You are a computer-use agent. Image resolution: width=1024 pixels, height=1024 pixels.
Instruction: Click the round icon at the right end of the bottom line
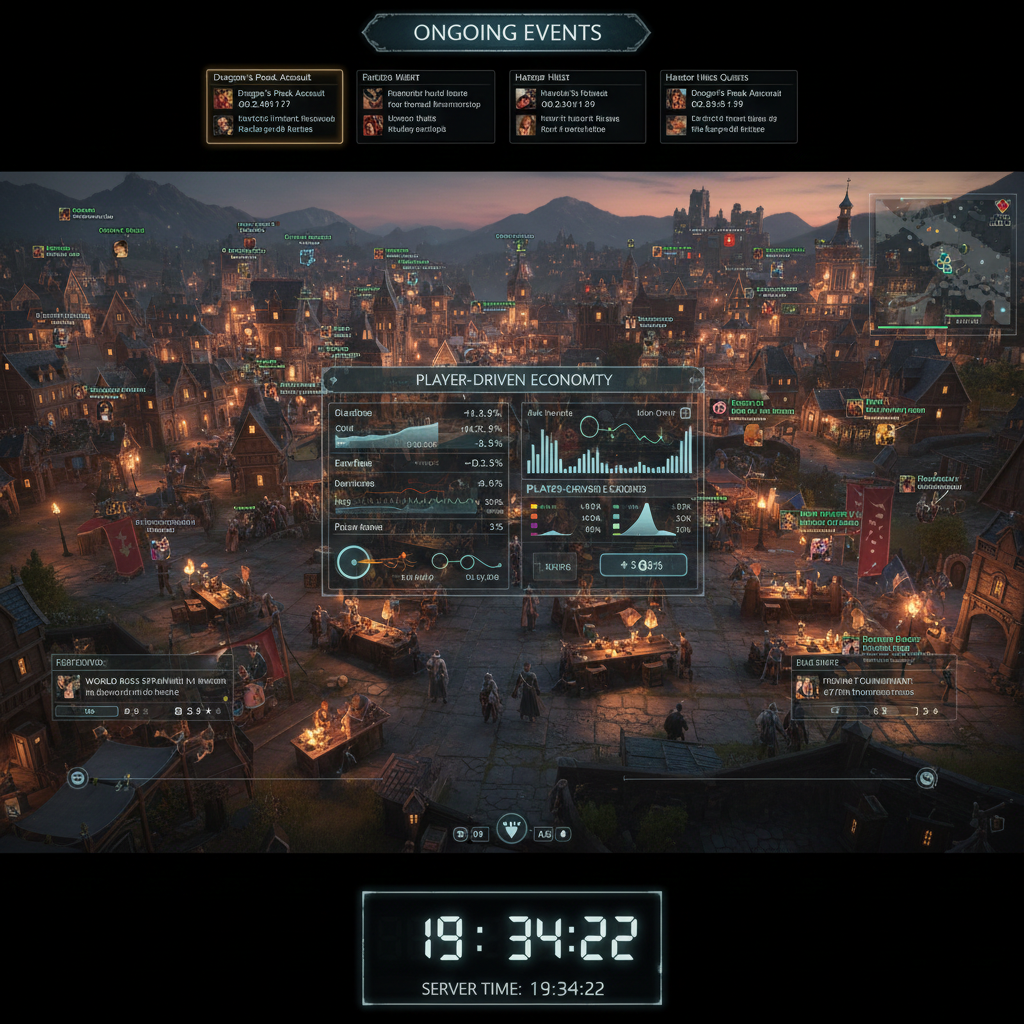point(927,777)
